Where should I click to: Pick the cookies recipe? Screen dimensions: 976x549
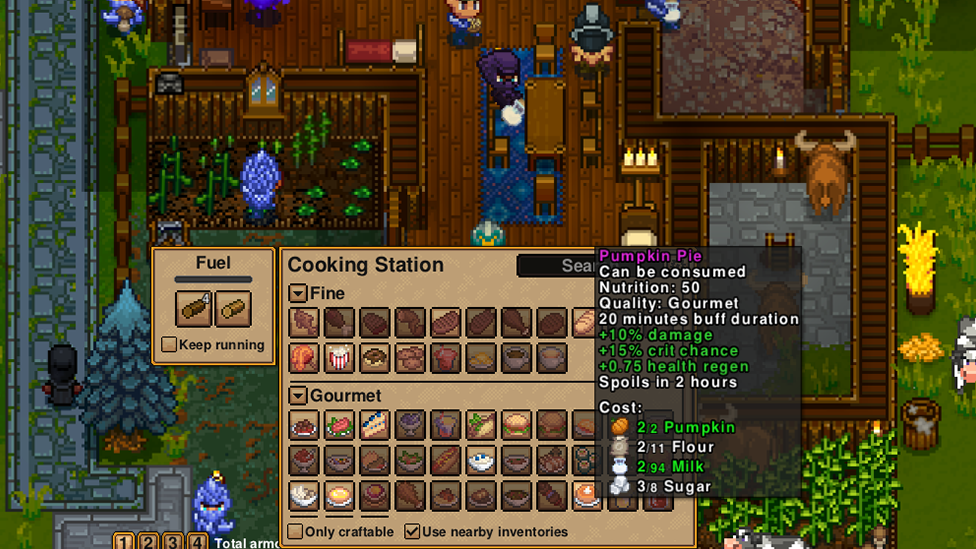tap(410, 358)
